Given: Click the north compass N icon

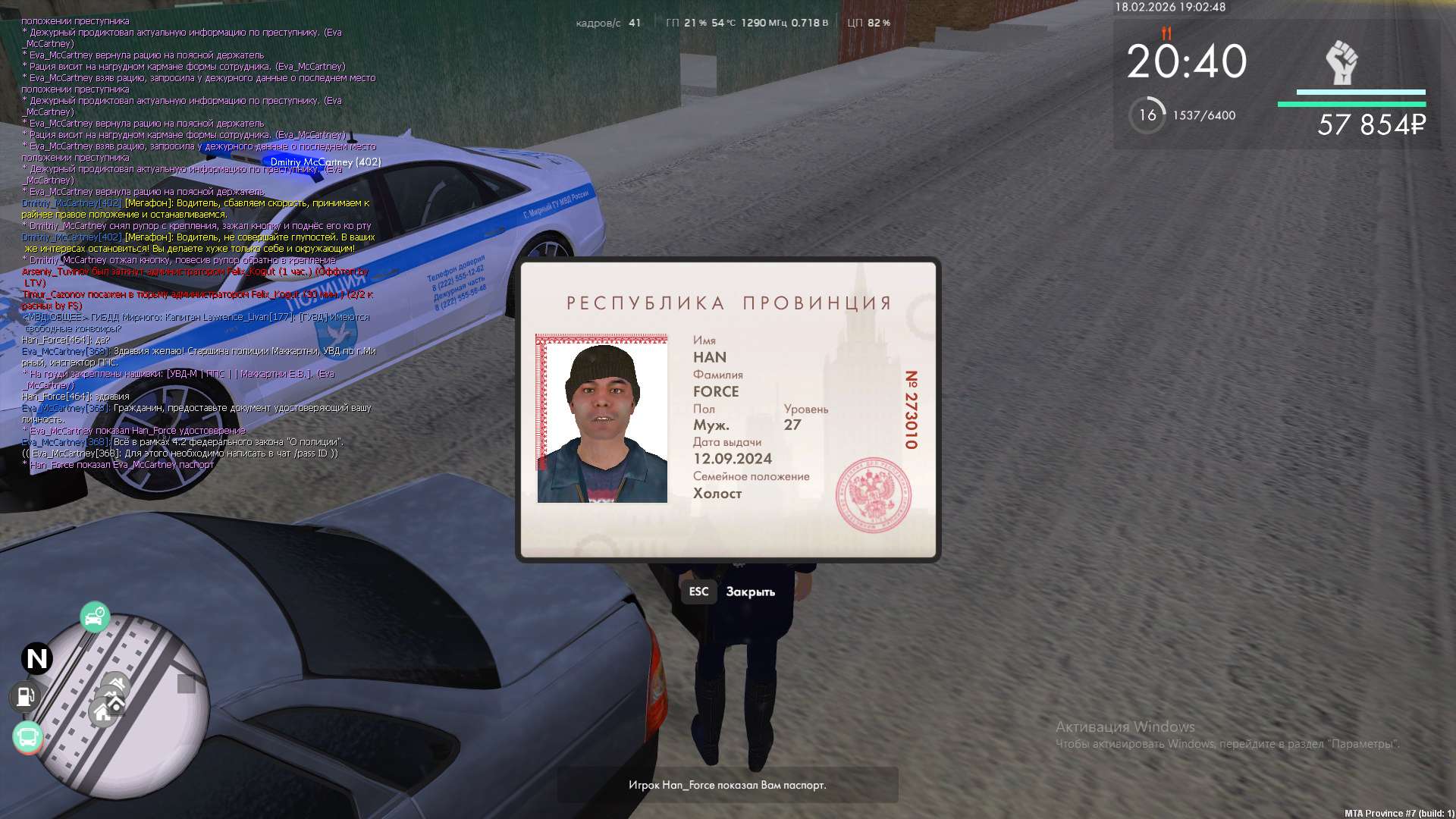Looking at the screenshot, I should click(36, 658).
